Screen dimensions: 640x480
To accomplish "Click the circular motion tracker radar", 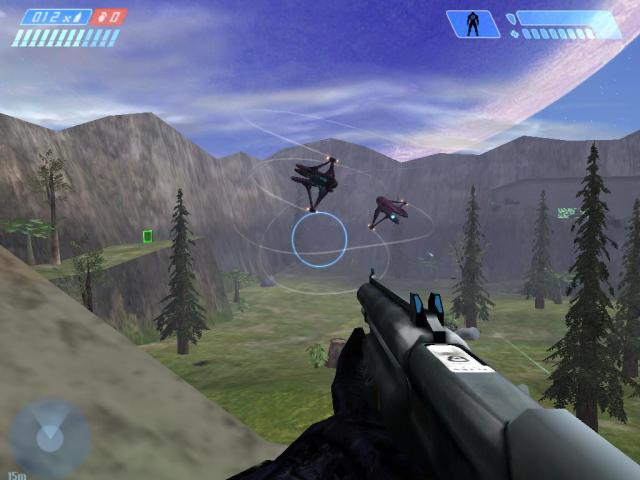I will [x=50, y=437].
